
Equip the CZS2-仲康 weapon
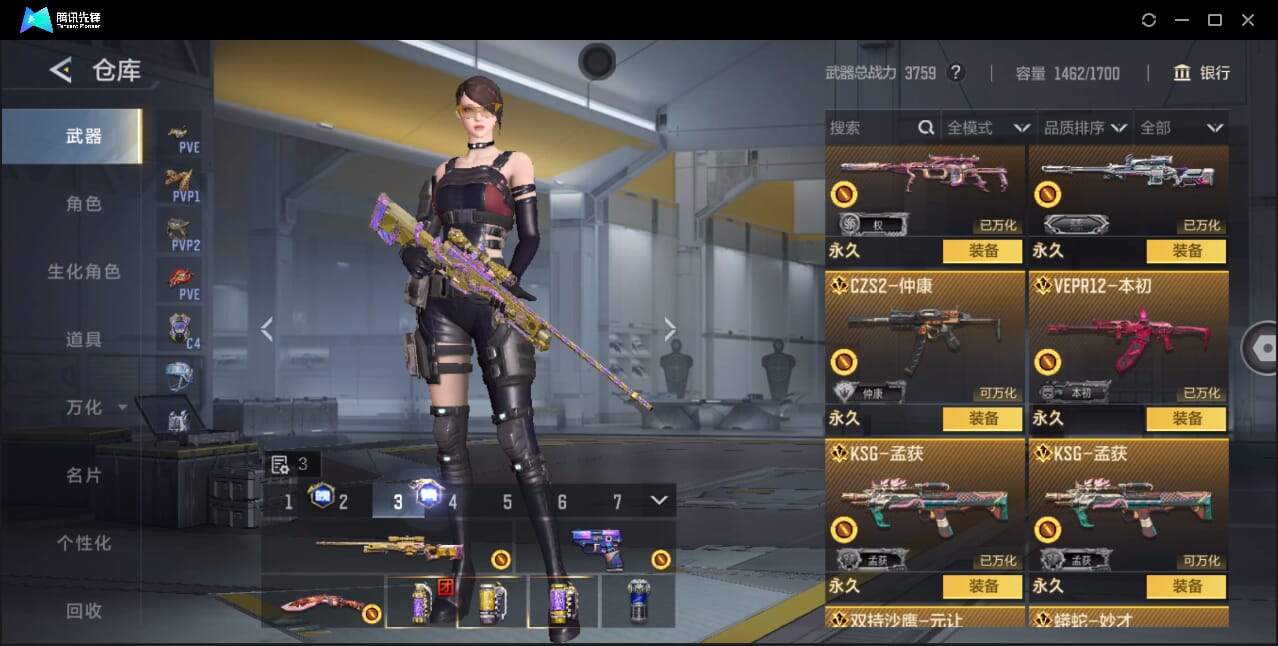click(x=982, y=419)
